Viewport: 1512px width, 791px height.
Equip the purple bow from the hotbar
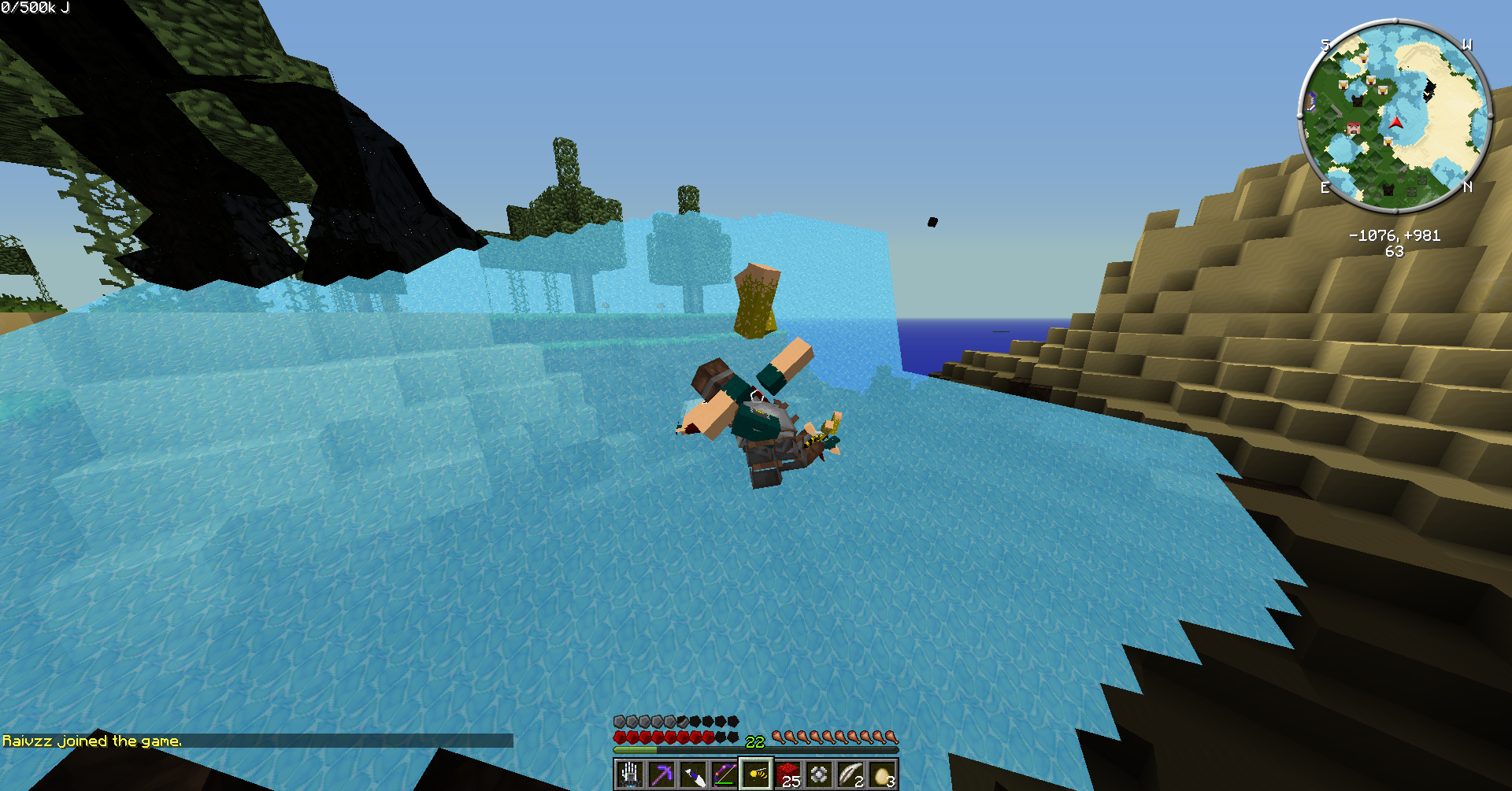724,774
